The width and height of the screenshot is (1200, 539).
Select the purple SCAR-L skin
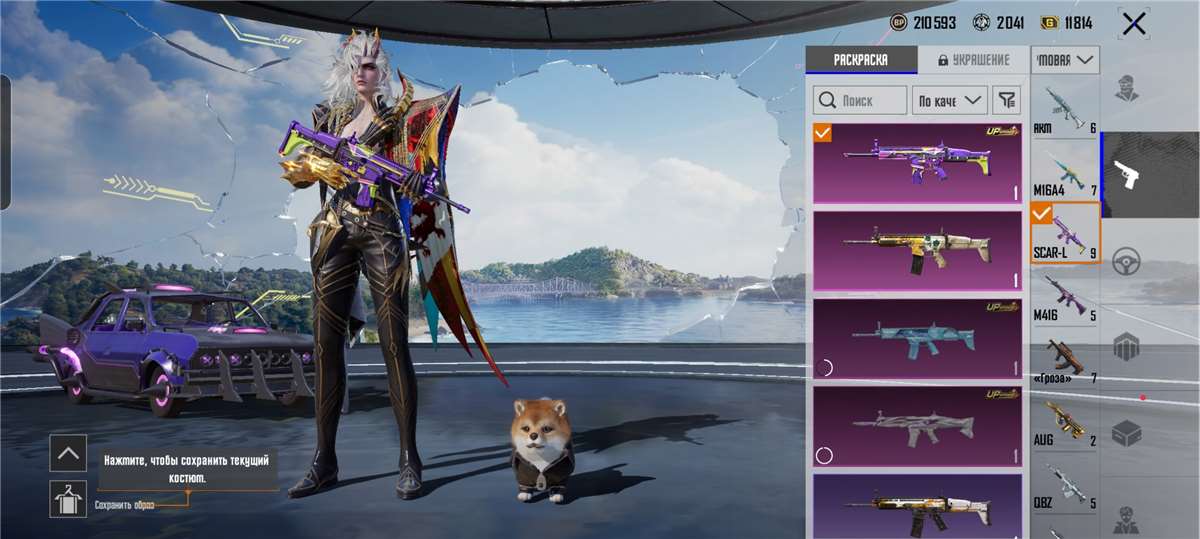tap(917, 162)
